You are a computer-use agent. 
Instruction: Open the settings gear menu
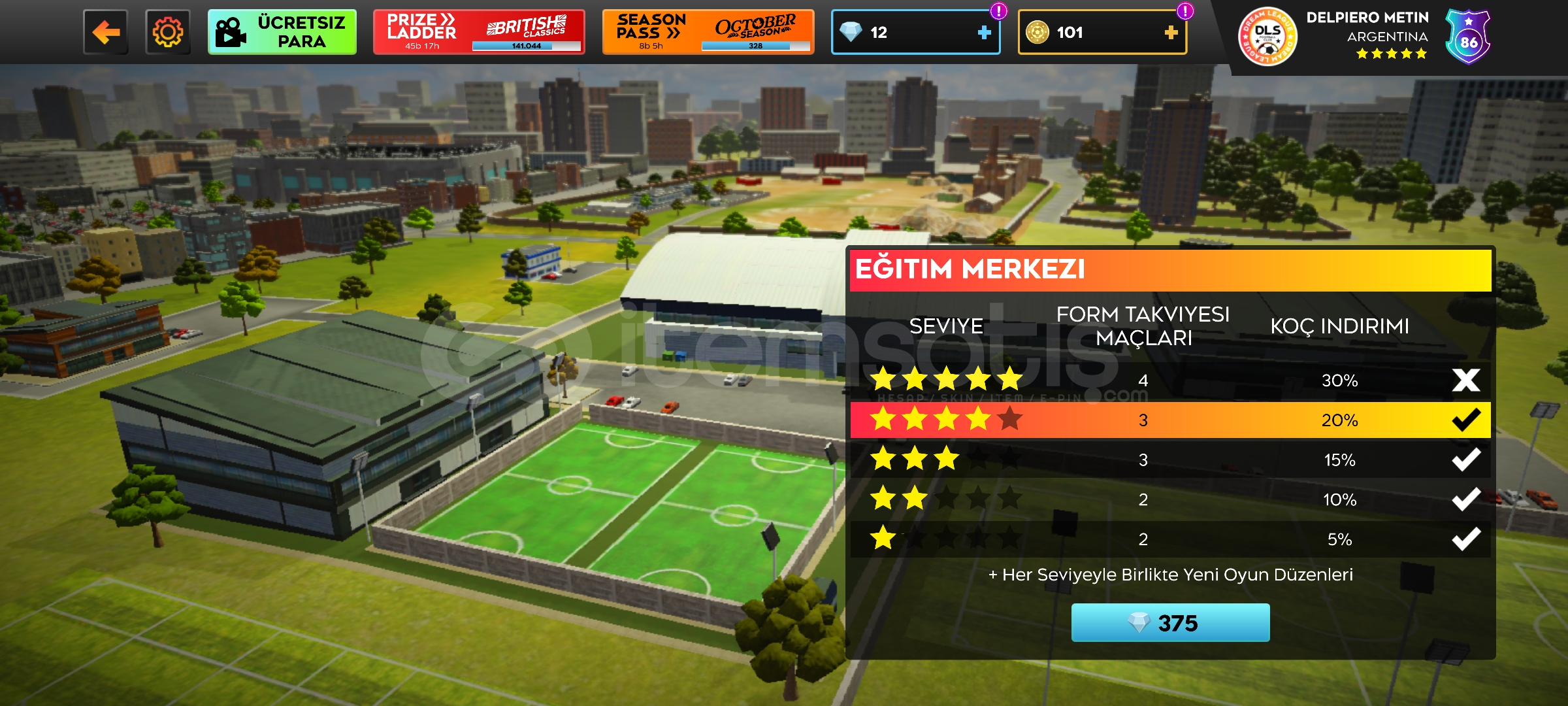coord(168,32)
